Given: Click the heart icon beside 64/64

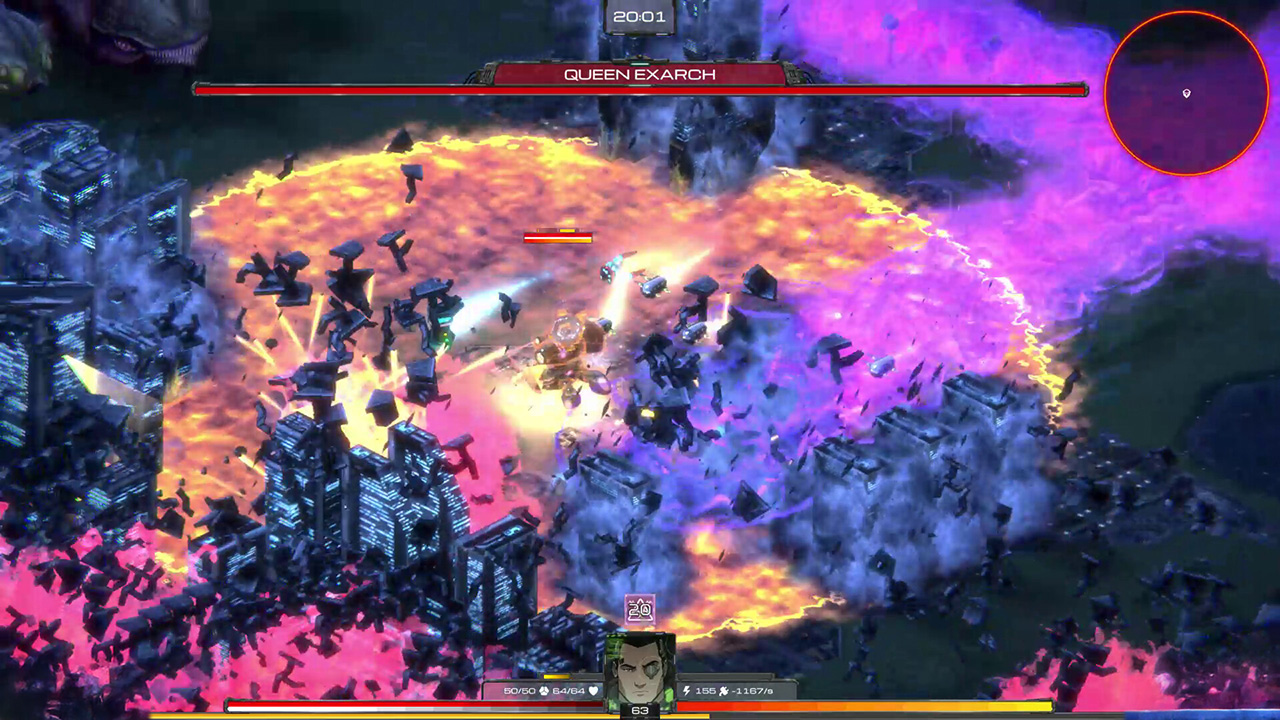Looking at the screenshot, I should pos(592,690).
